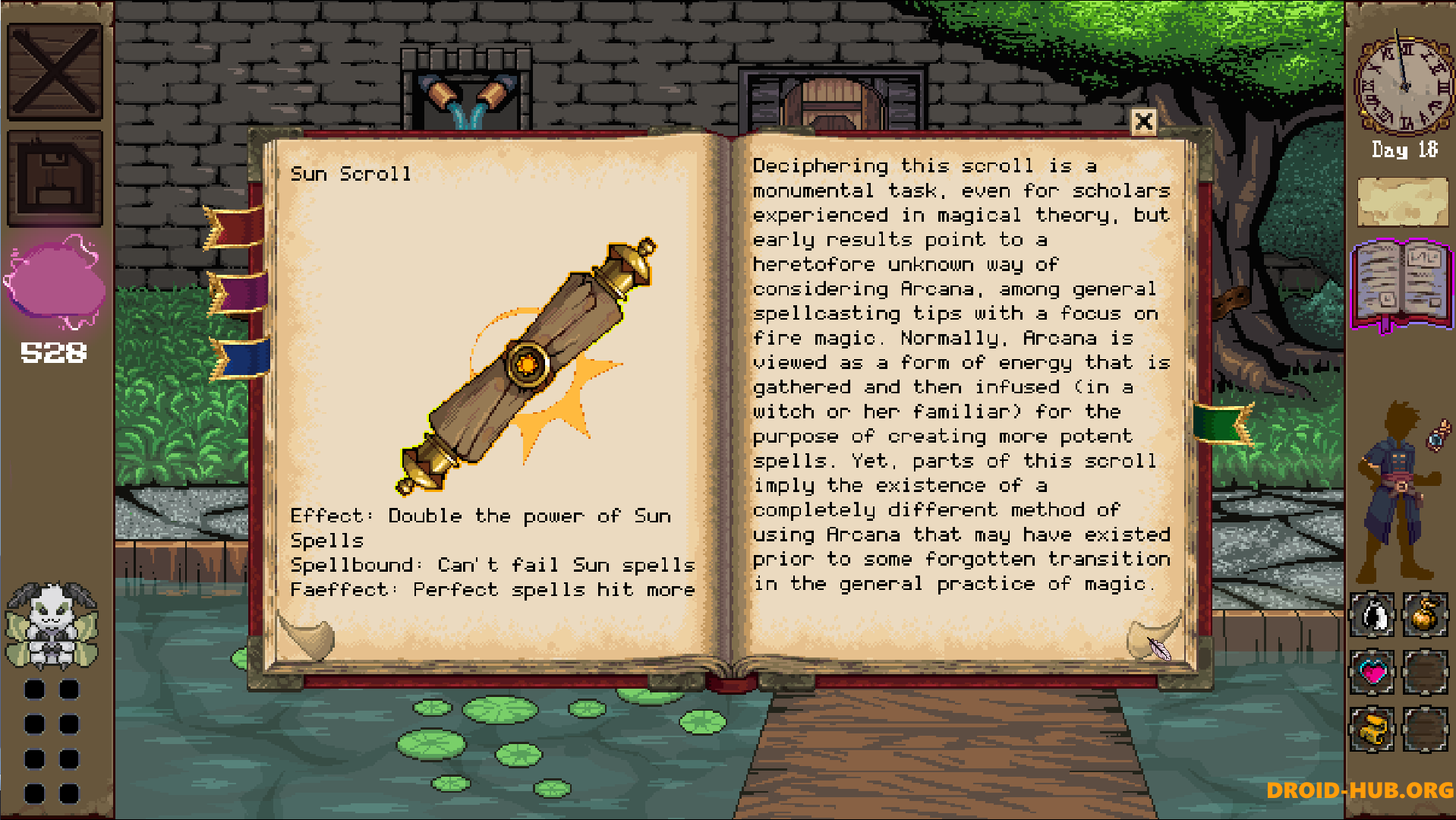Viewport: 1456px width, 820px height.
Task: Turn to the previous book page
Action: (x=307, y=638)
